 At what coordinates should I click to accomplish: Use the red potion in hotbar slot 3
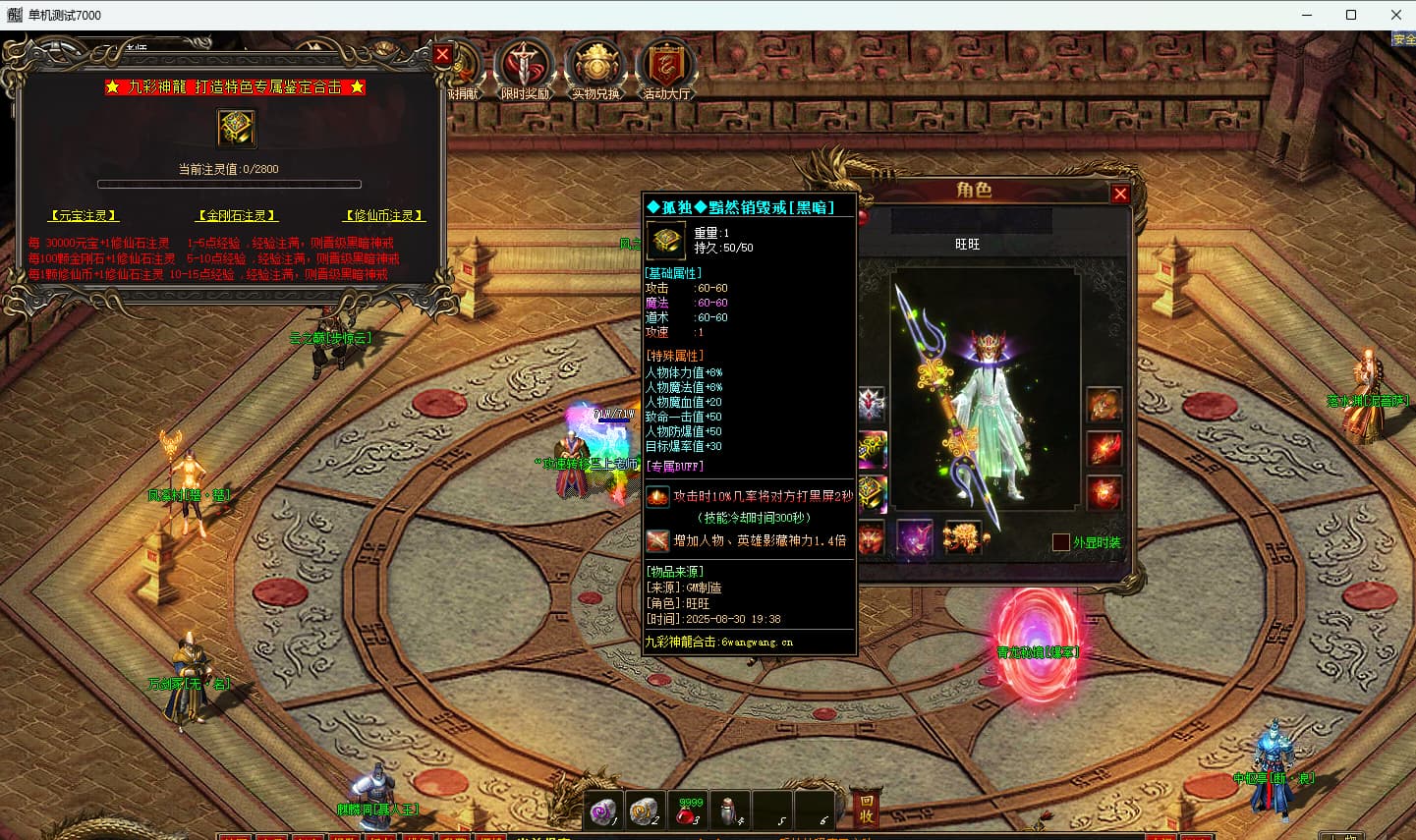pos(688,811)
